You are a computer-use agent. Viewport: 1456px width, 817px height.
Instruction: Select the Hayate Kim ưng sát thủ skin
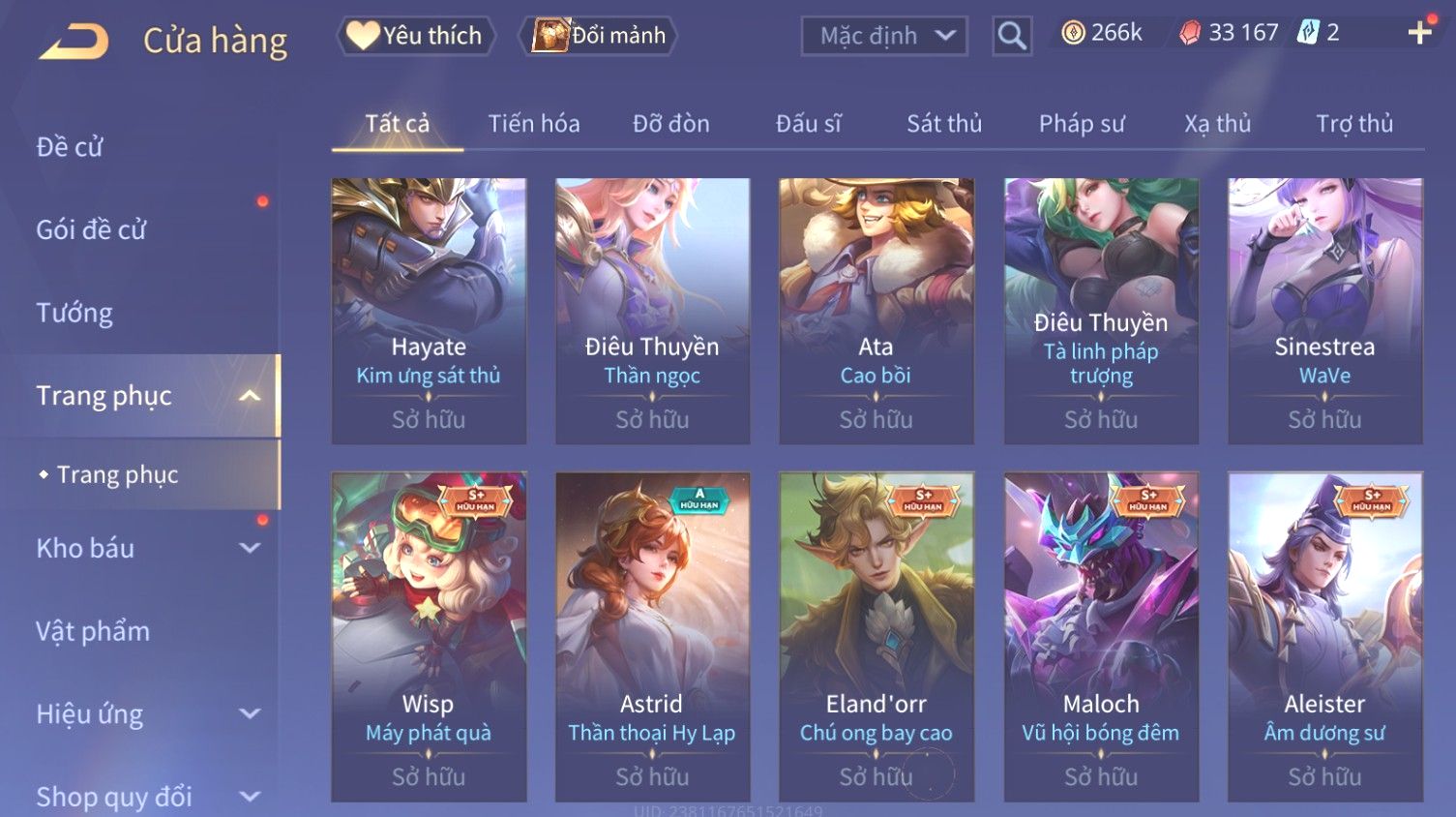click(429, 310)
